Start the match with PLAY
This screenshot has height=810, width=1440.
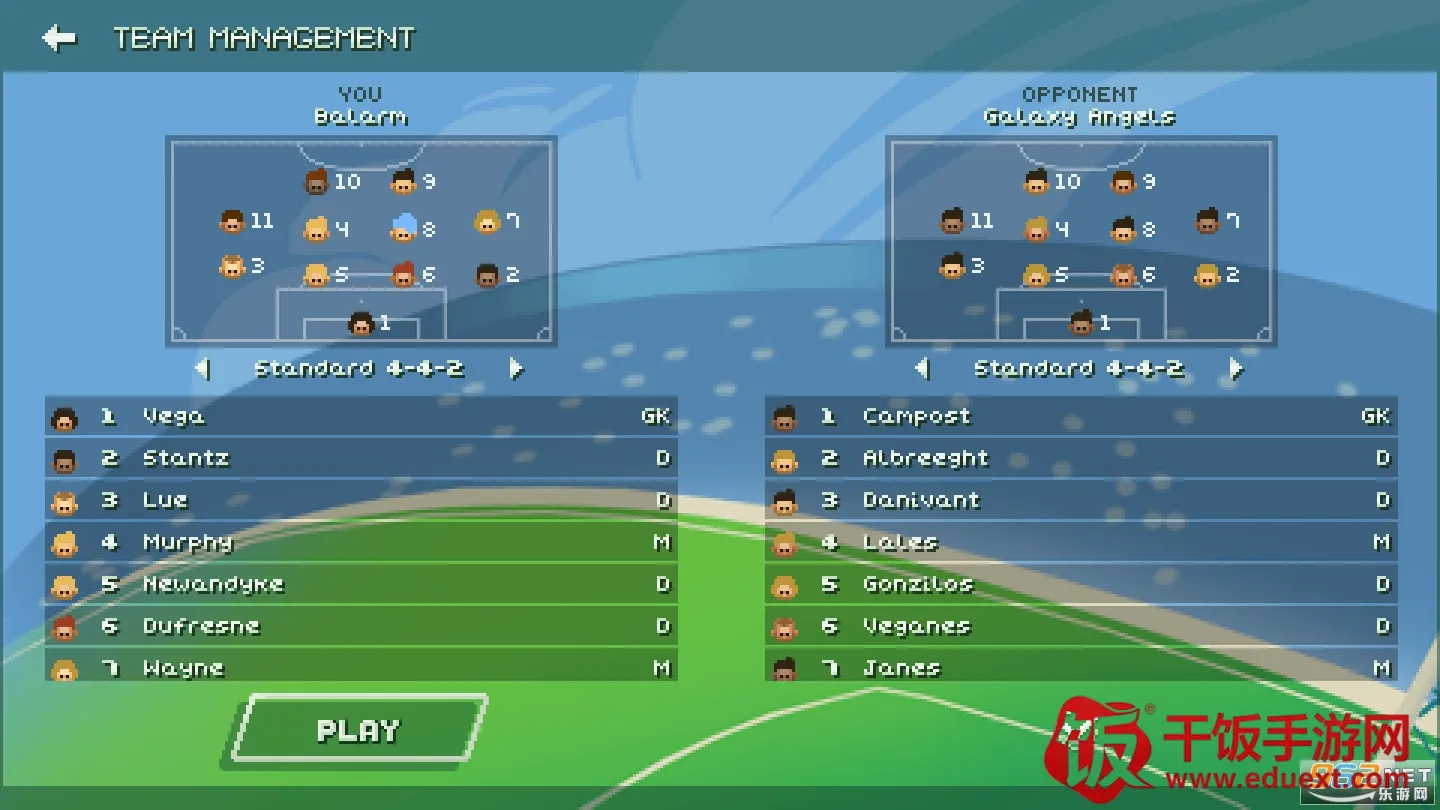click(359, 731)
